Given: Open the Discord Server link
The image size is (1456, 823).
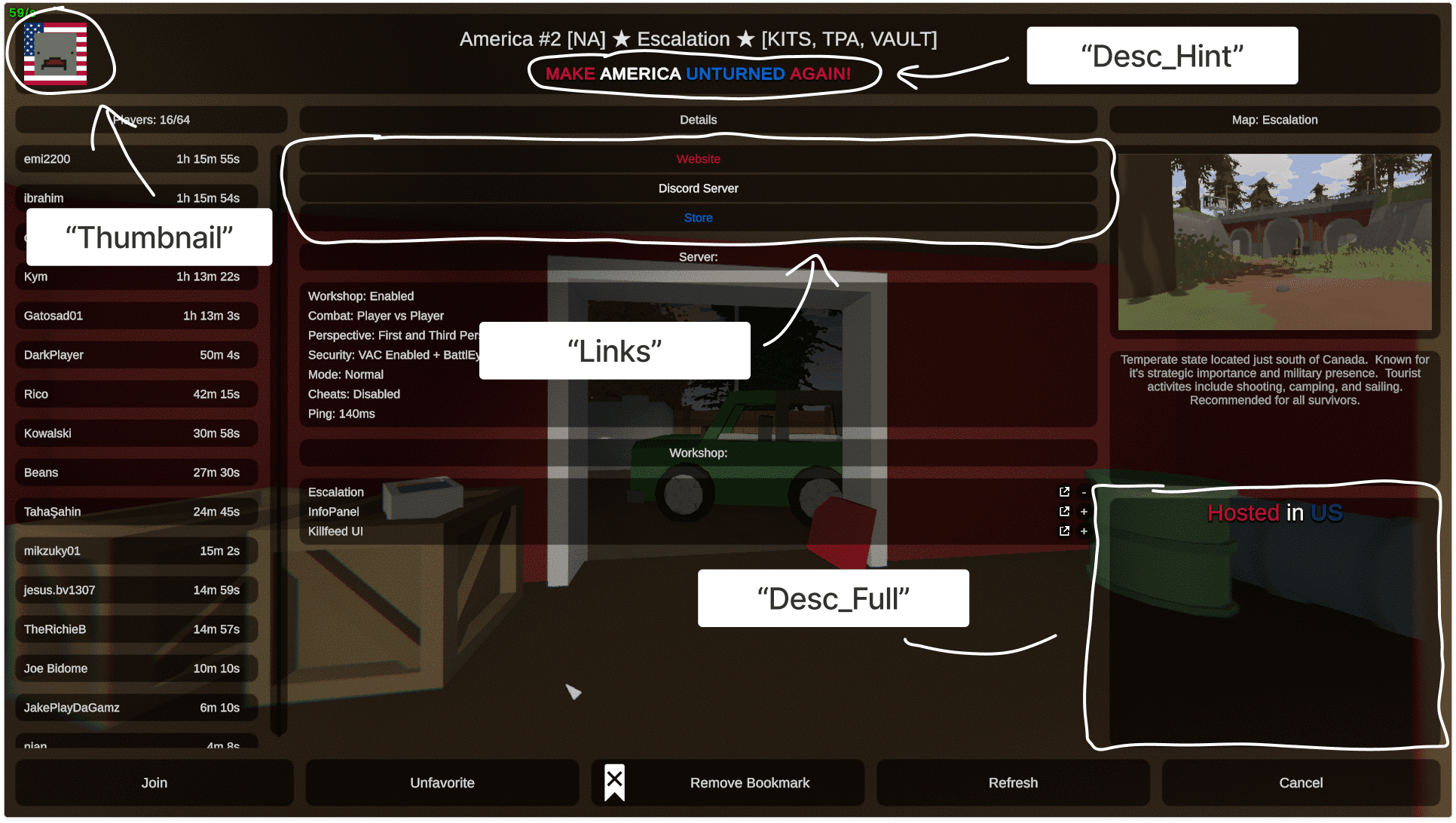Looking at the screenshot, I should [x=698, y=188].
